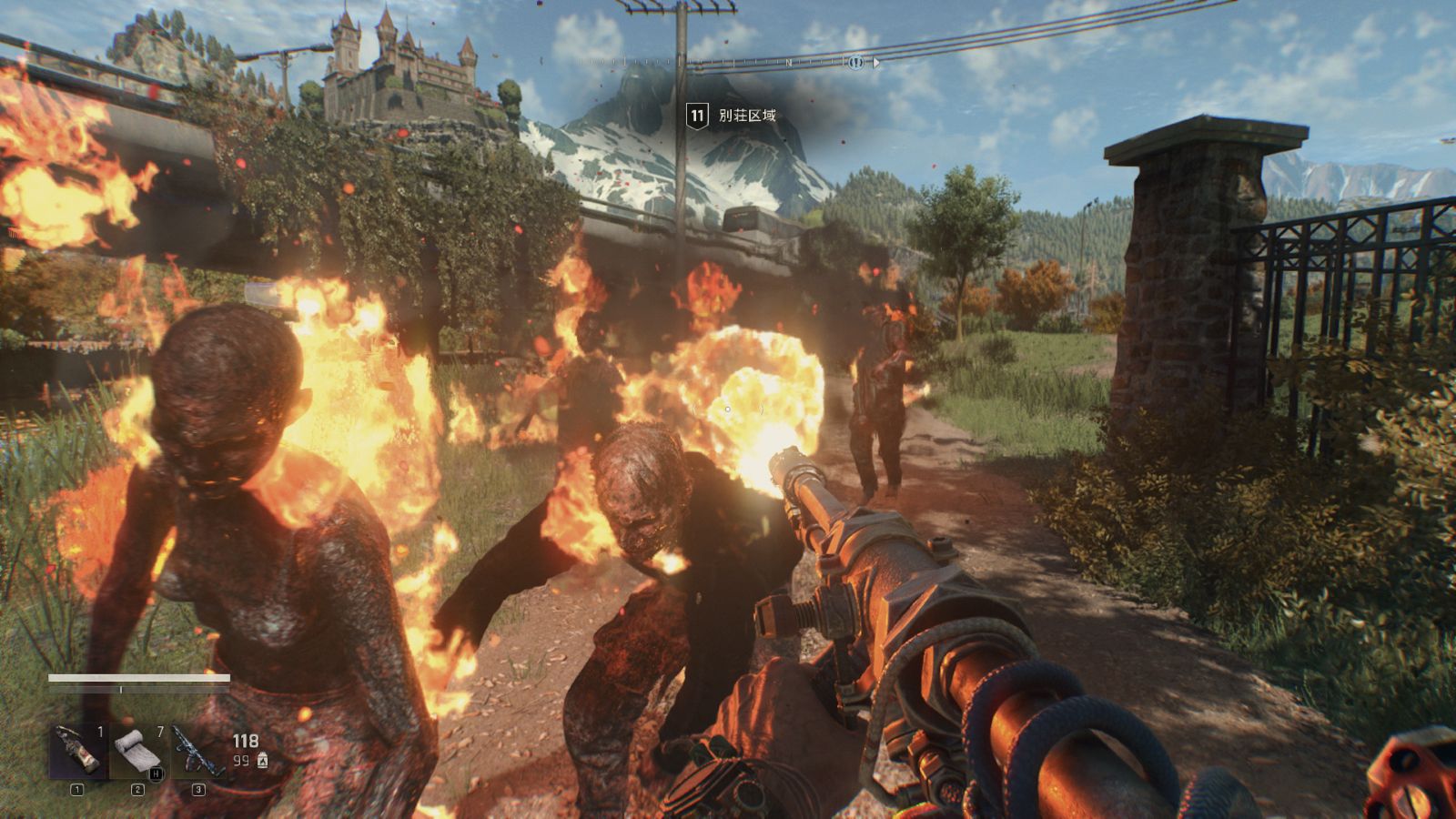
Task: Click the compass bar's north marker
Action: point(789,63)
